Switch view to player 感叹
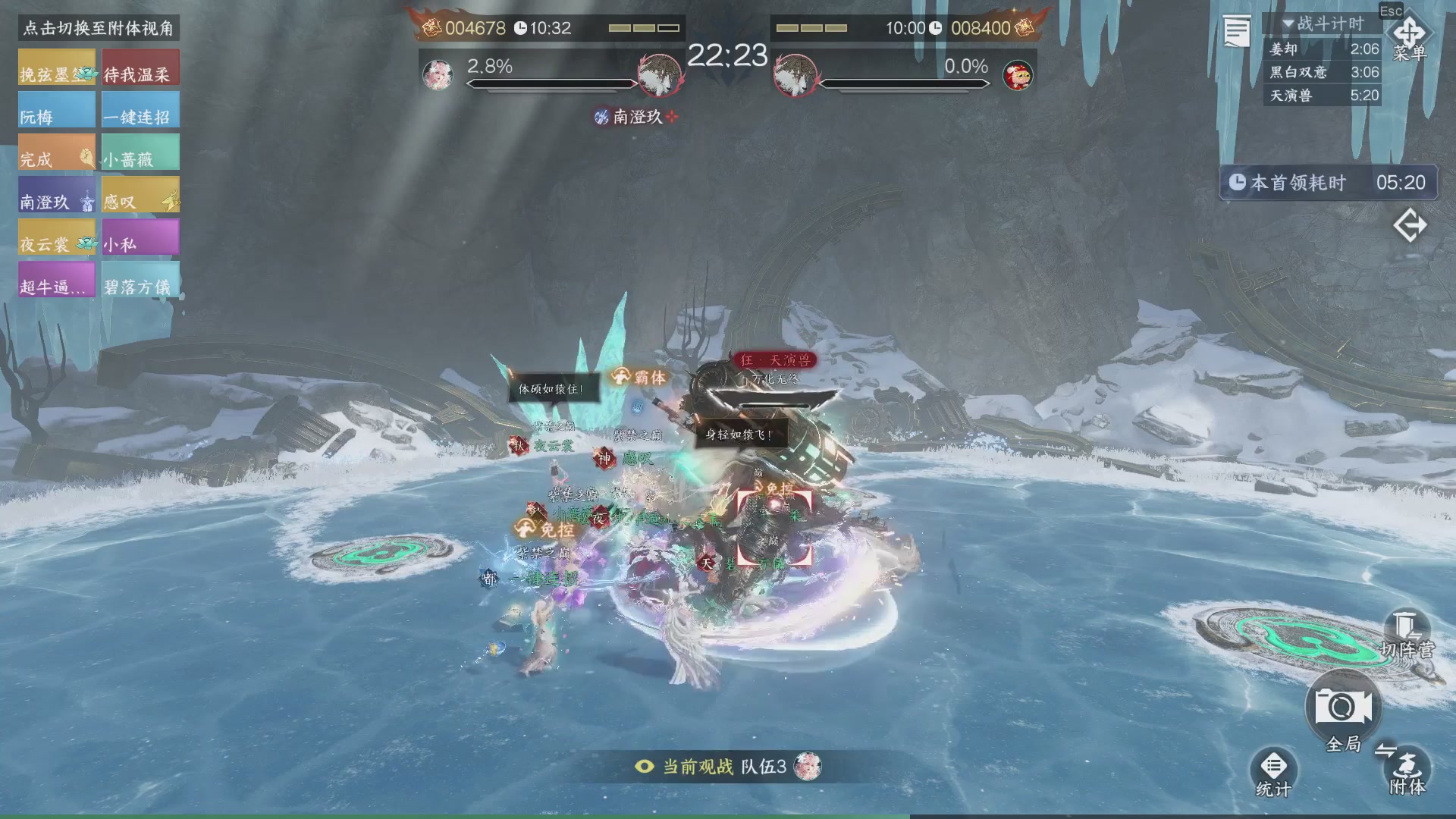The height and width of the screenshot is (819, 1456). 140,195
